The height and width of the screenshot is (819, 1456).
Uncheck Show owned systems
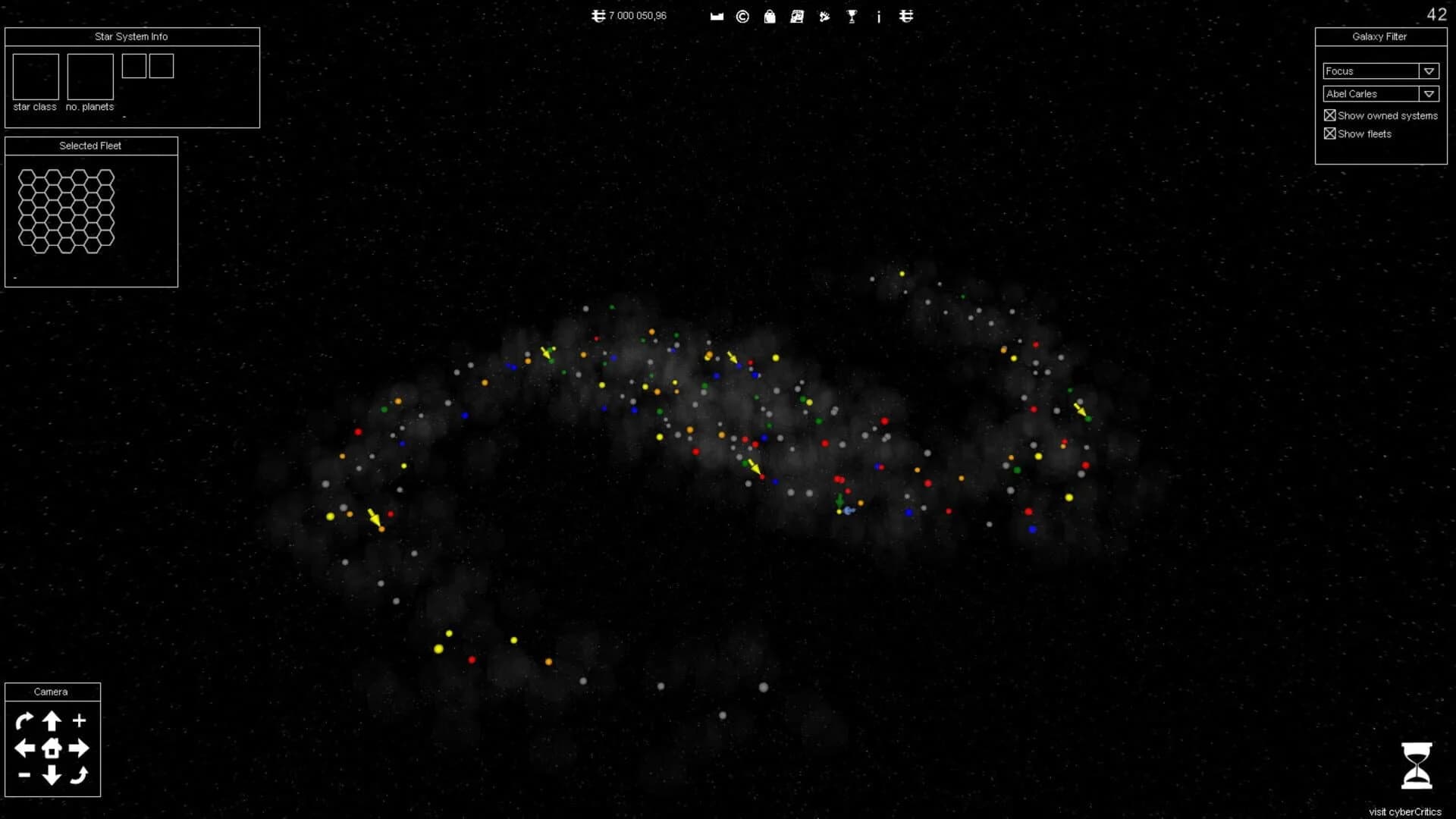pos(1329,115)
